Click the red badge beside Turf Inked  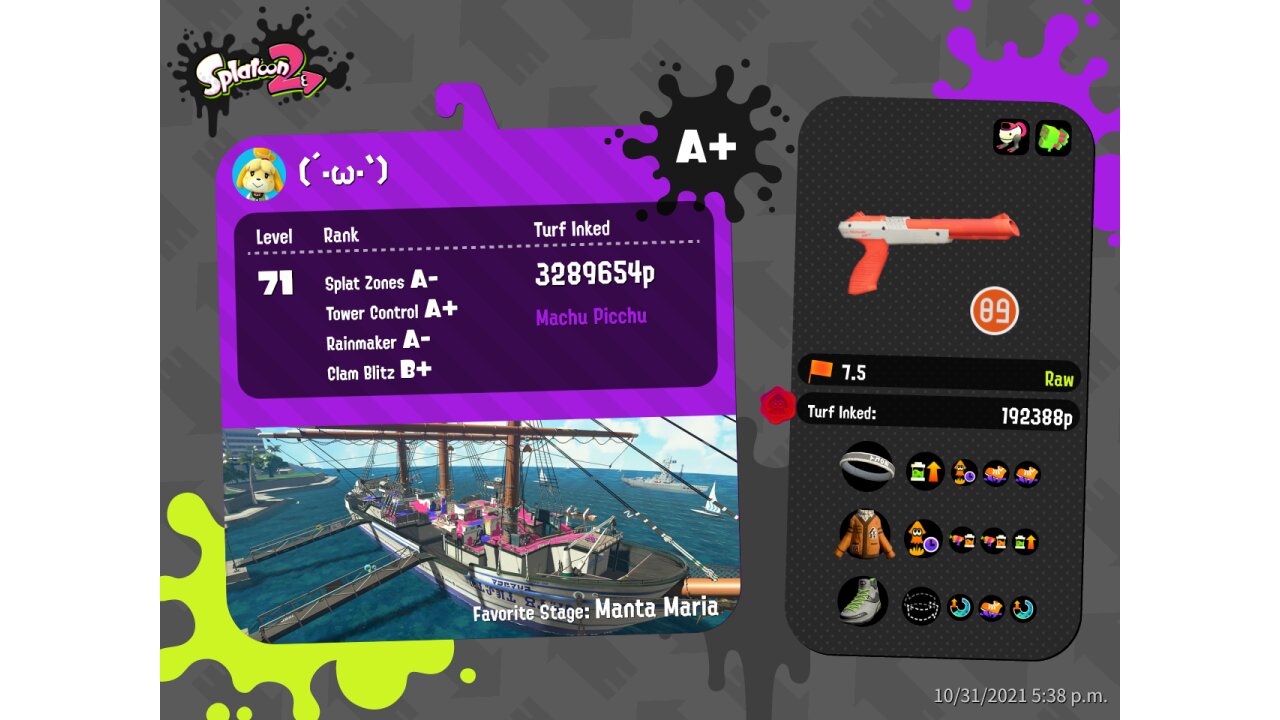click(777, 406)
